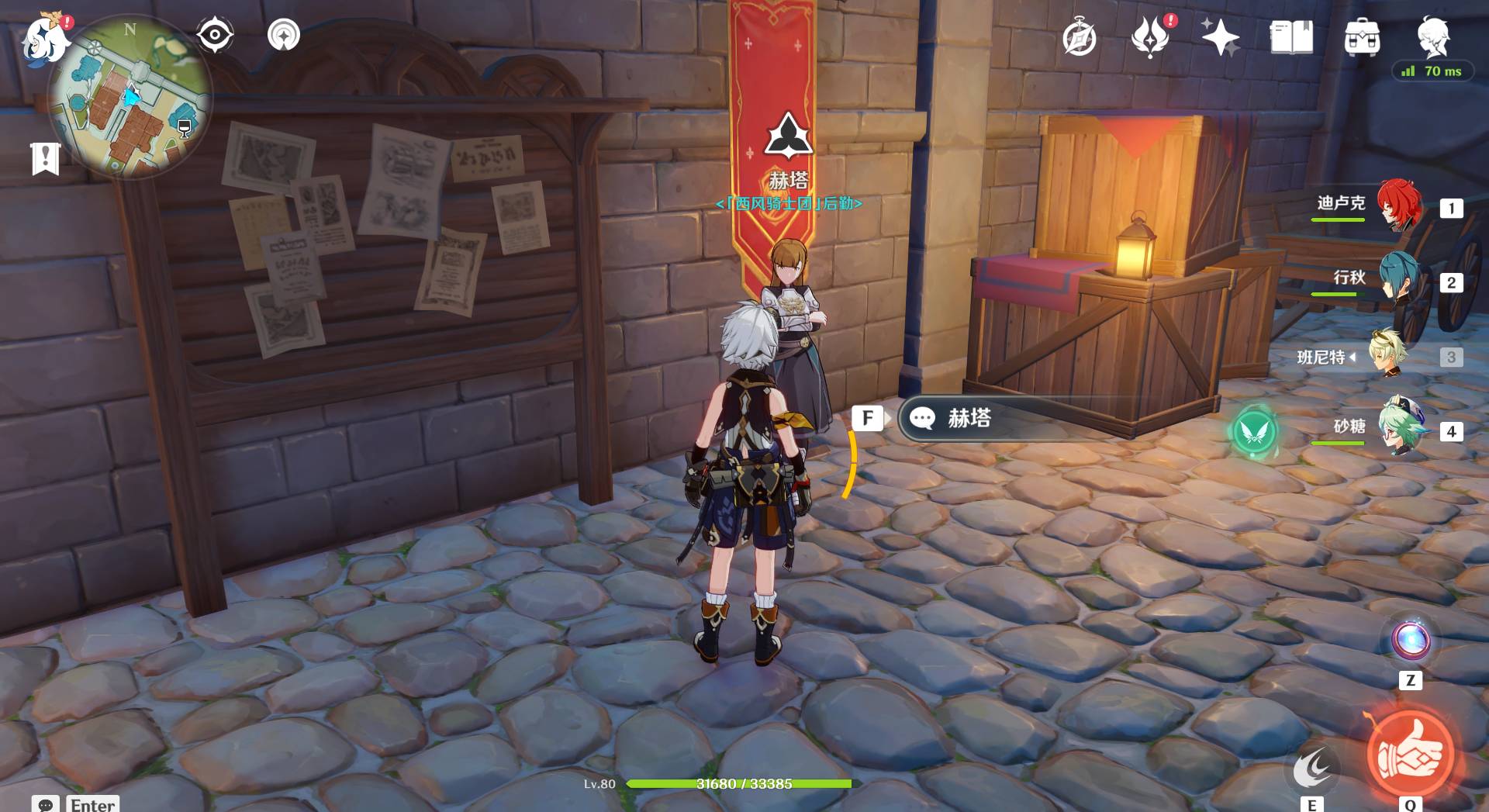Open the compass events icon

(x=1080, y=39)
